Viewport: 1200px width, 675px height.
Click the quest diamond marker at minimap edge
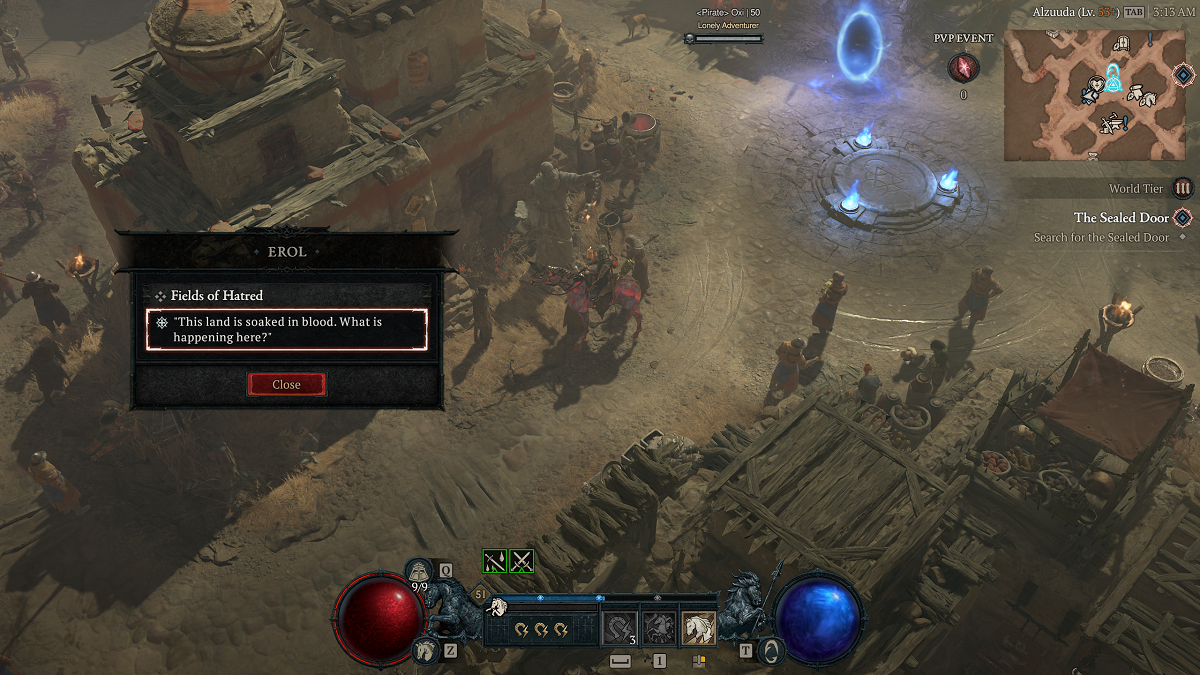click(1182, 76)
